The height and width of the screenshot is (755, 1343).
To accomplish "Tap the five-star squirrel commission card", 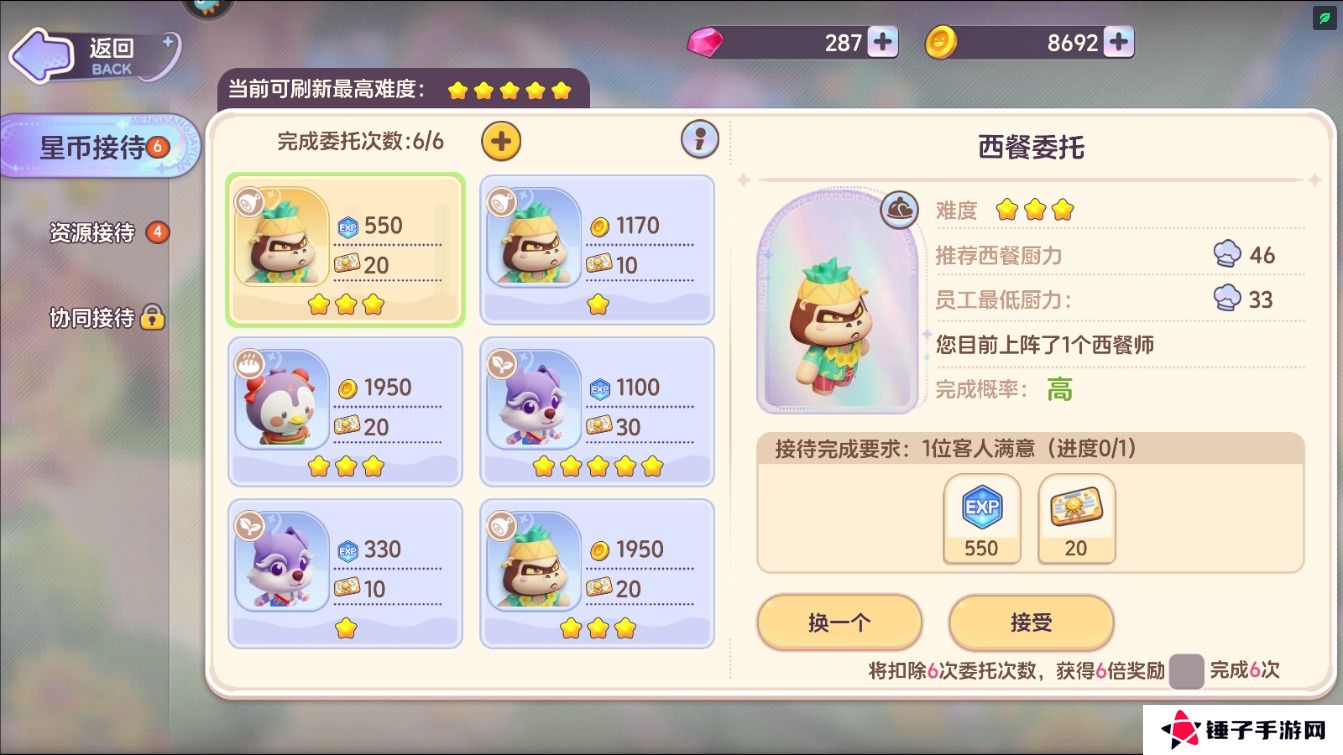I will [x=597, y=411].
